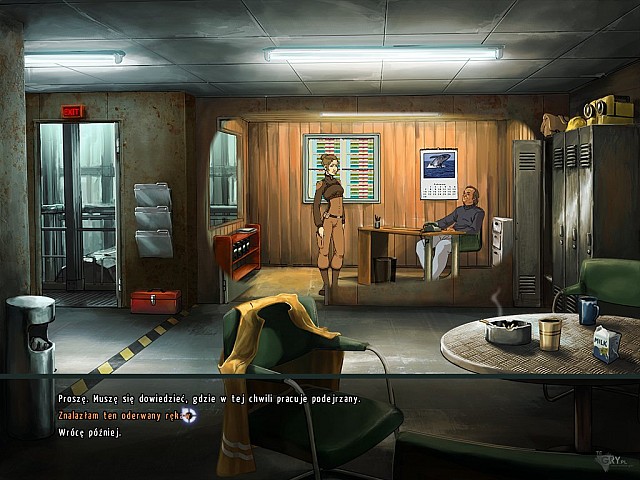Choose the reply starting with "Proszę. Muszę się dowiedzieć"
The height and width of the screenshot is (480, 640).
pos(208,400)
